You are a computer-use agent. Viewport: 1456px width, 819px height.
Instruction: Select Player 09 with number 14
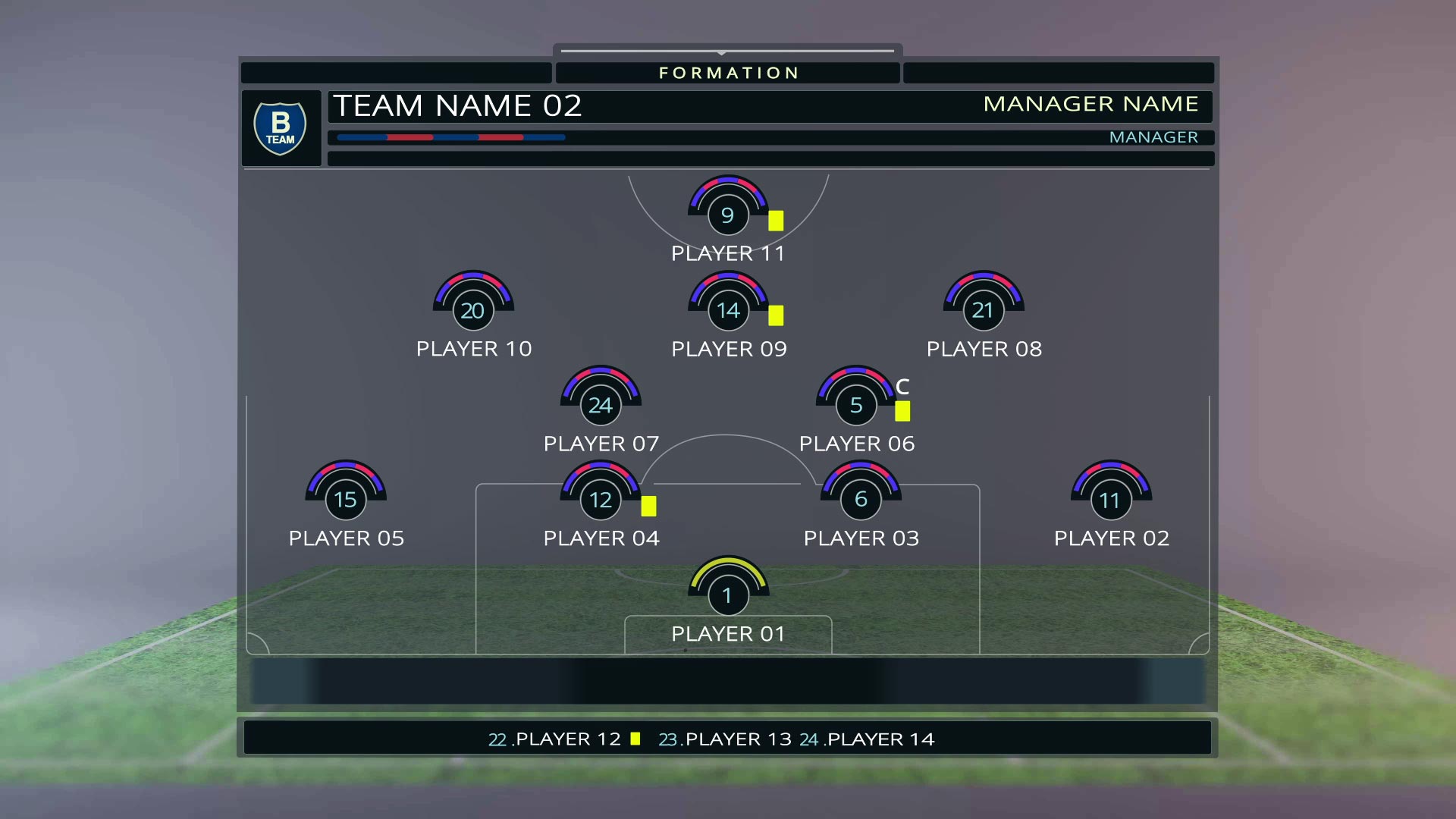[x=728, y=311]
